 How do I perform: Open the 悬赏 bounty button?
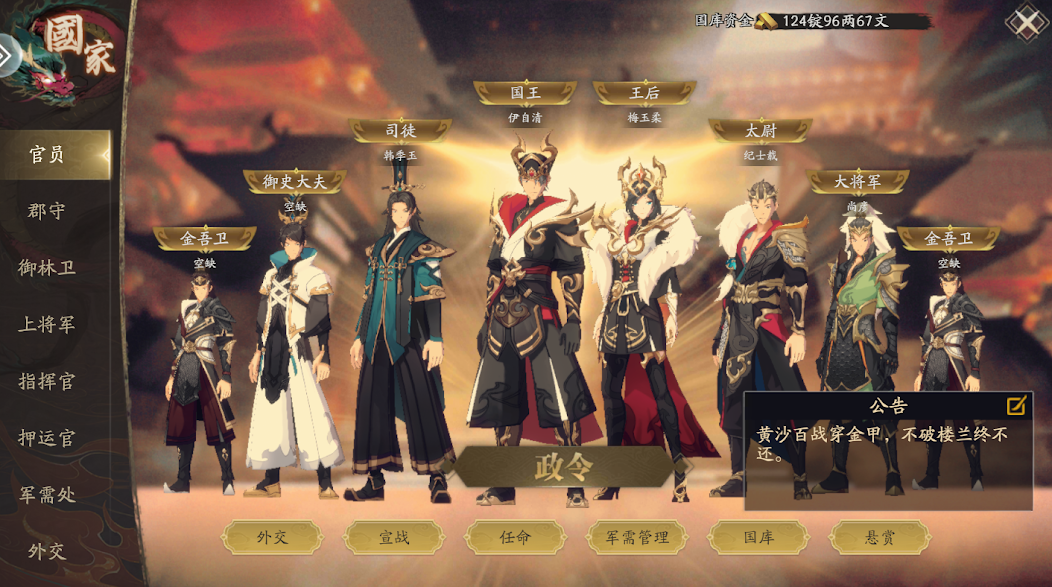[879, 537]
